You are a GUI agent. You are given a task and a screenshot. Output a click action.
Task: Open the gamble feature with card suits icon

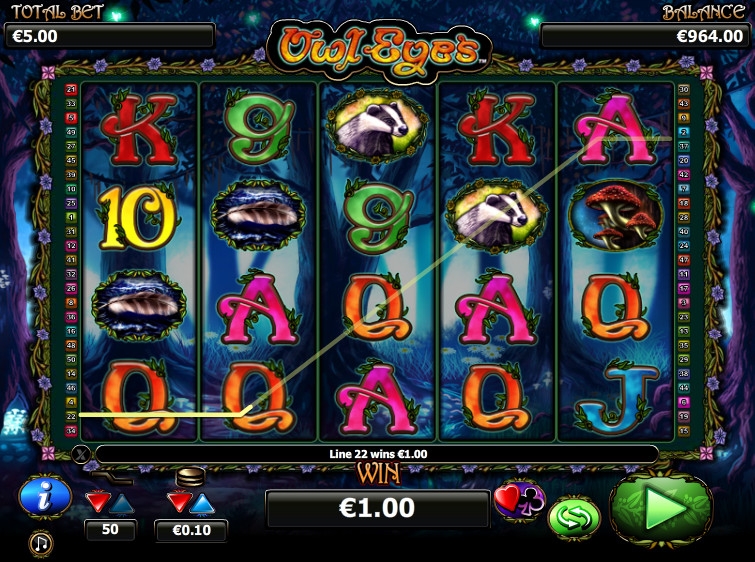click(517, 499)
